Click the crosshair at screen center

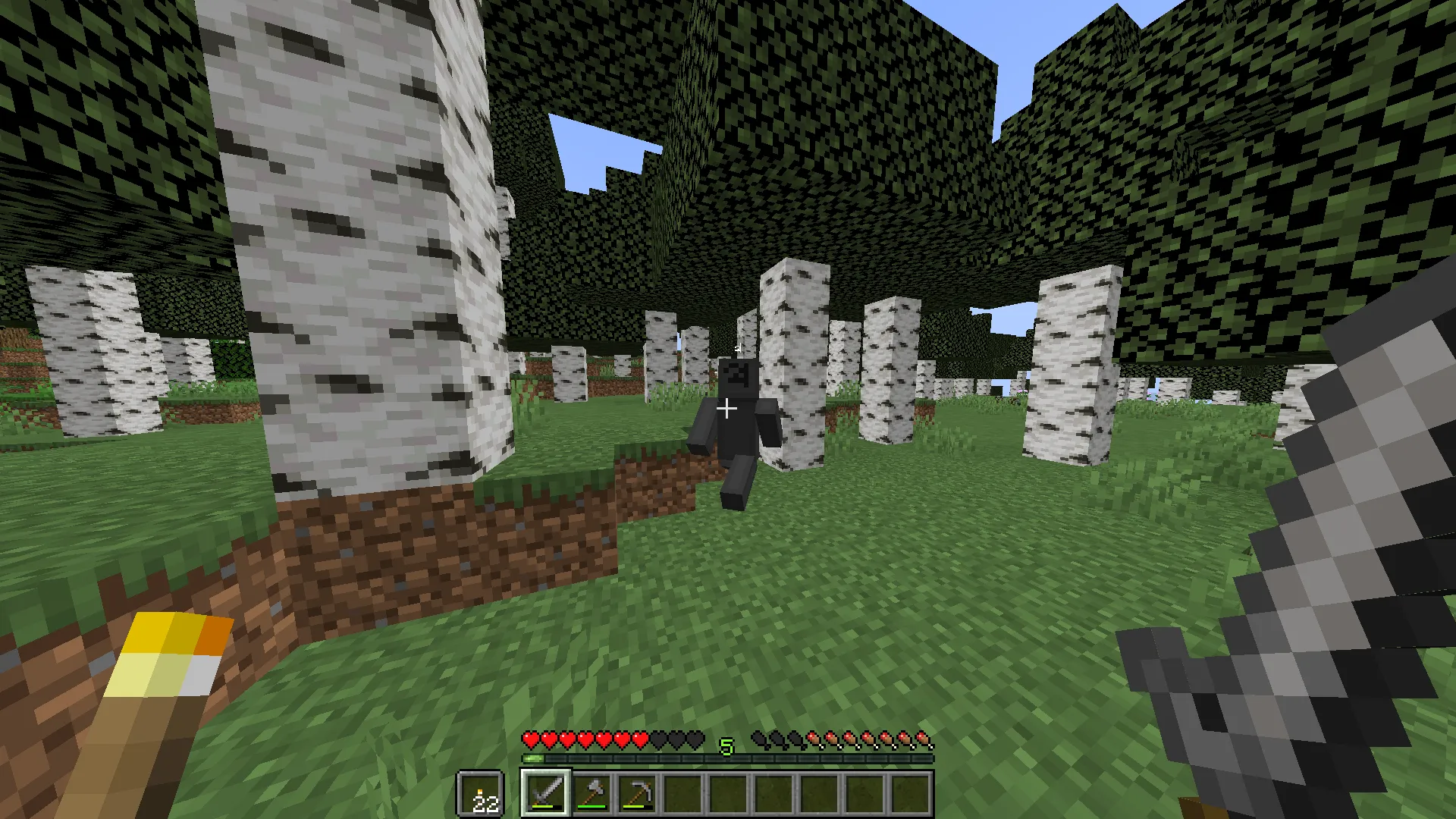[727, 409]
